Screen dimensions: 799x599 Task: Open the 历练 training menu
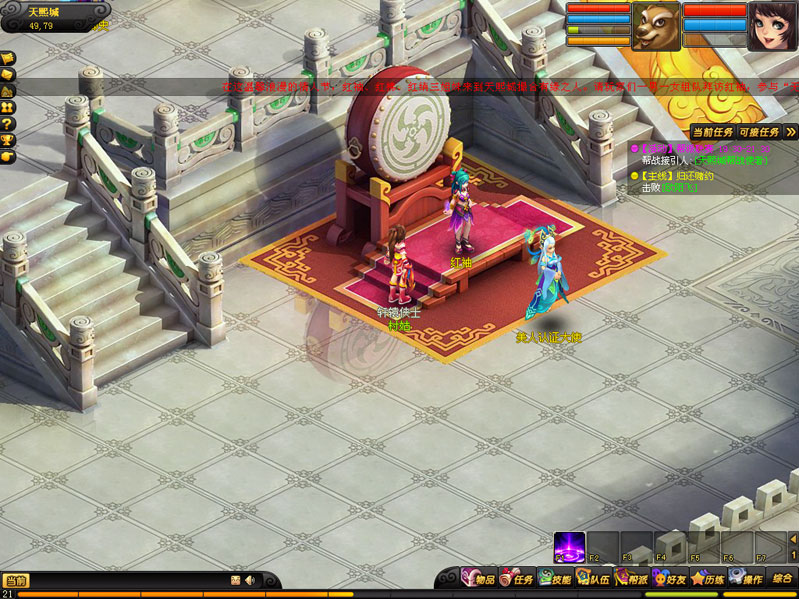click(x=707, y=578)
